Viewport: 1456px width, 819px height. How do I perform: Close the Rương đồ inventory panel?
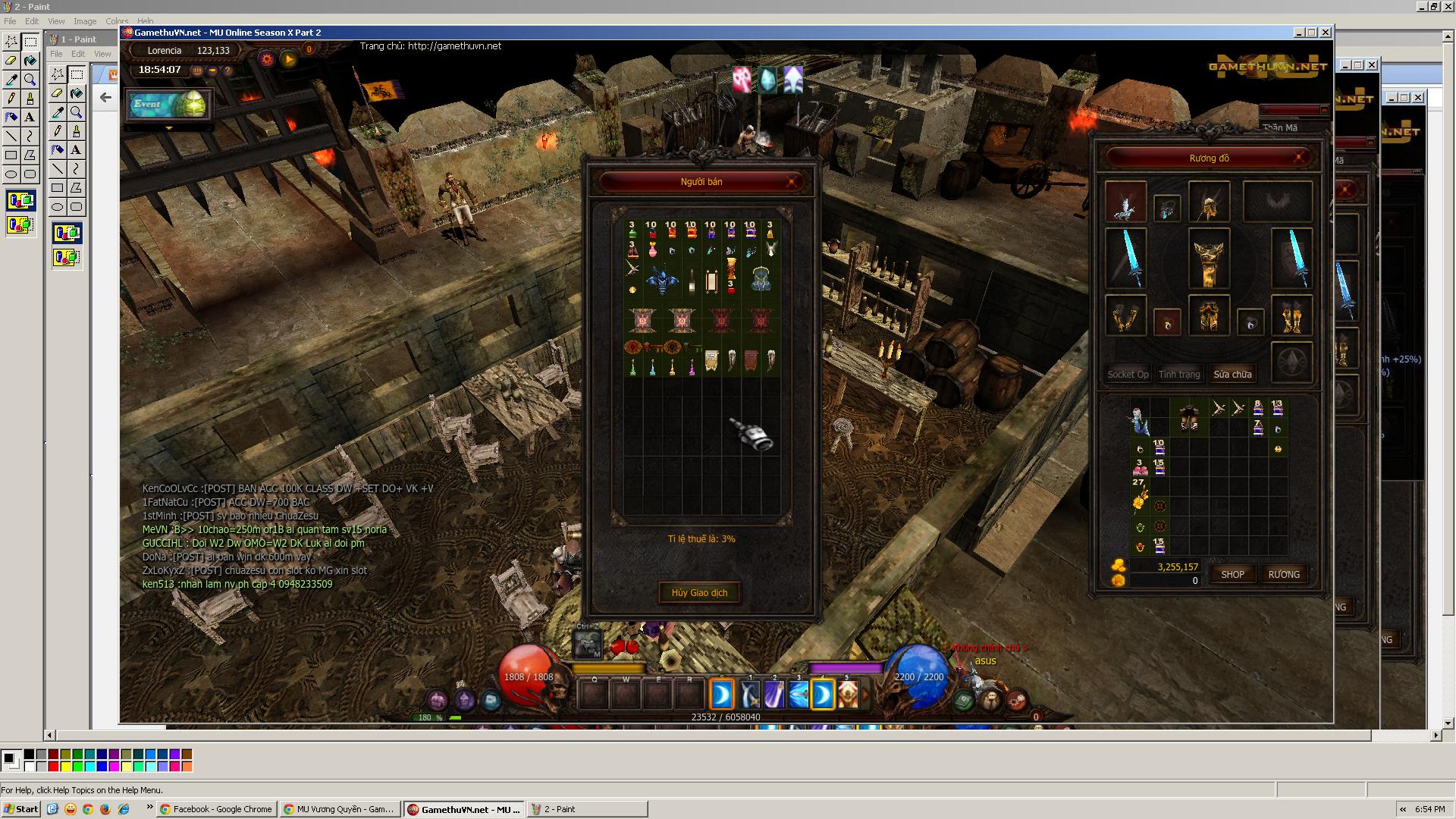(x=1298, y=158)
